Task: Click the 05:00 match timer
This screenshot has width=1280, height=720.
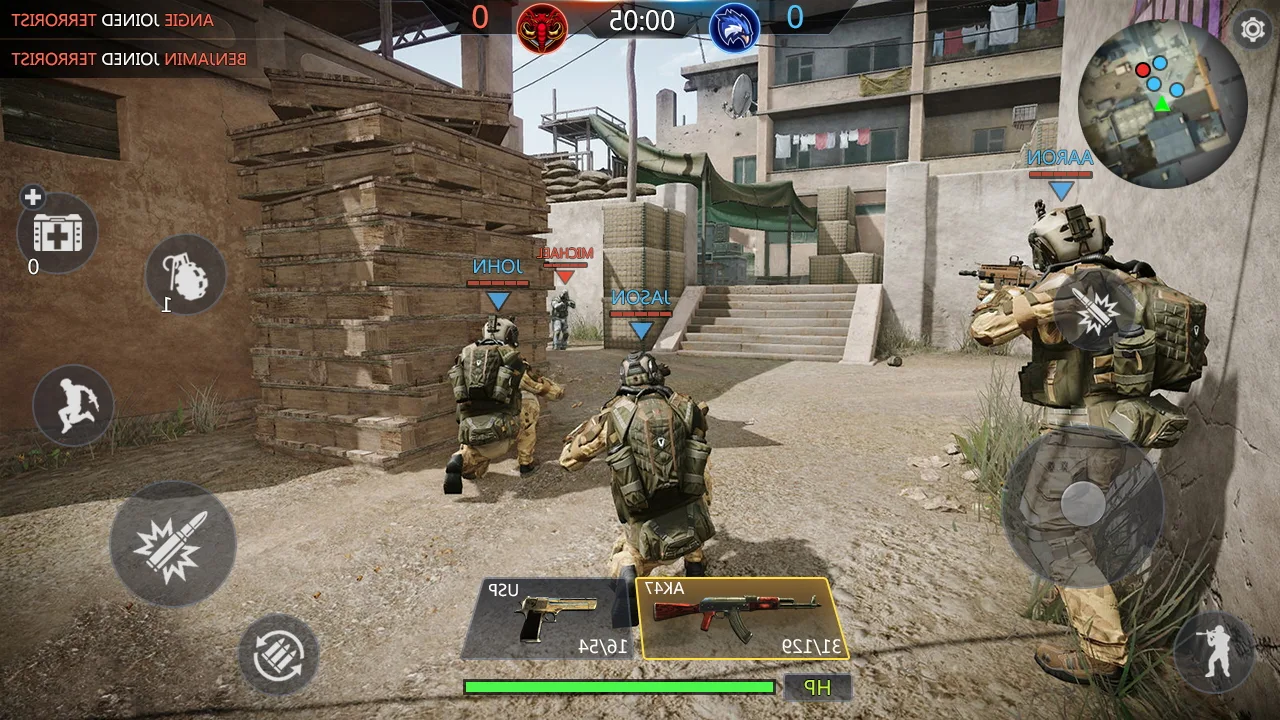Action: point(640,20)
